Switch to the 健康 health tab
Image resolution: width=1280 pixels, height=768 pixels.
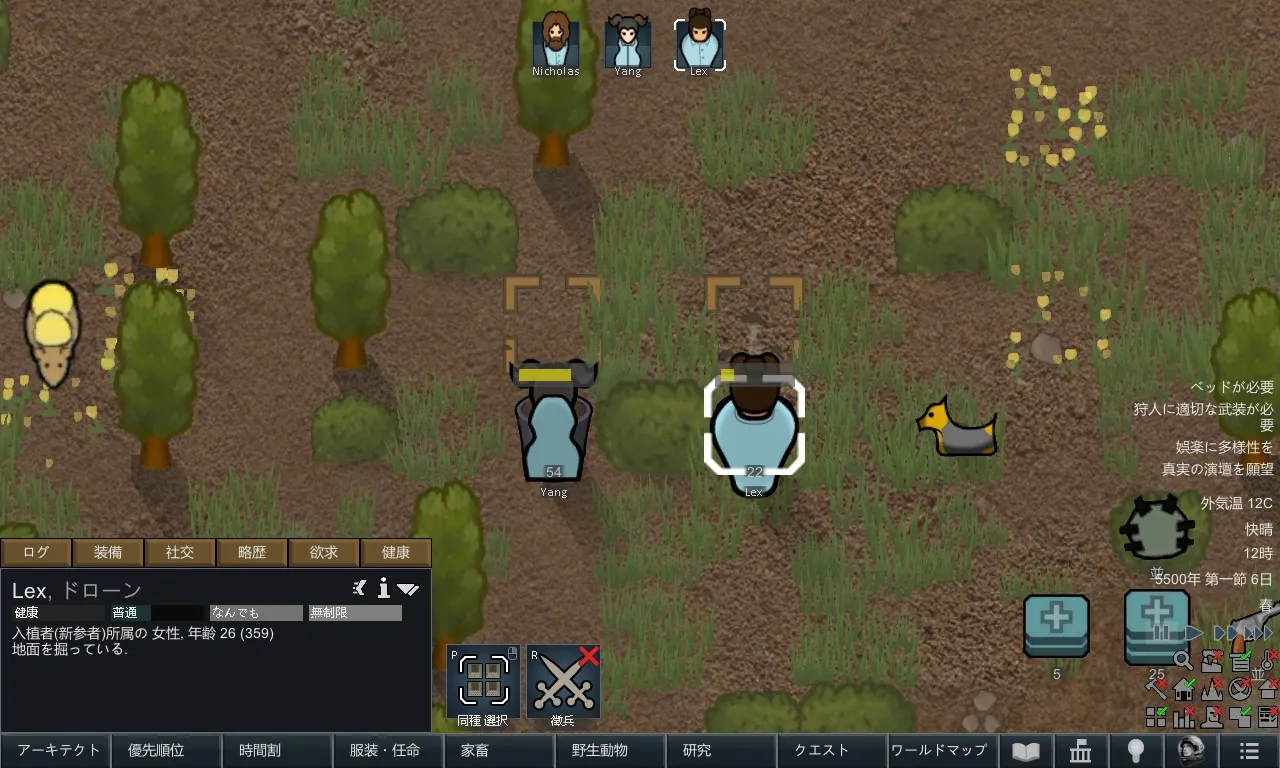[x=396, y=552]
